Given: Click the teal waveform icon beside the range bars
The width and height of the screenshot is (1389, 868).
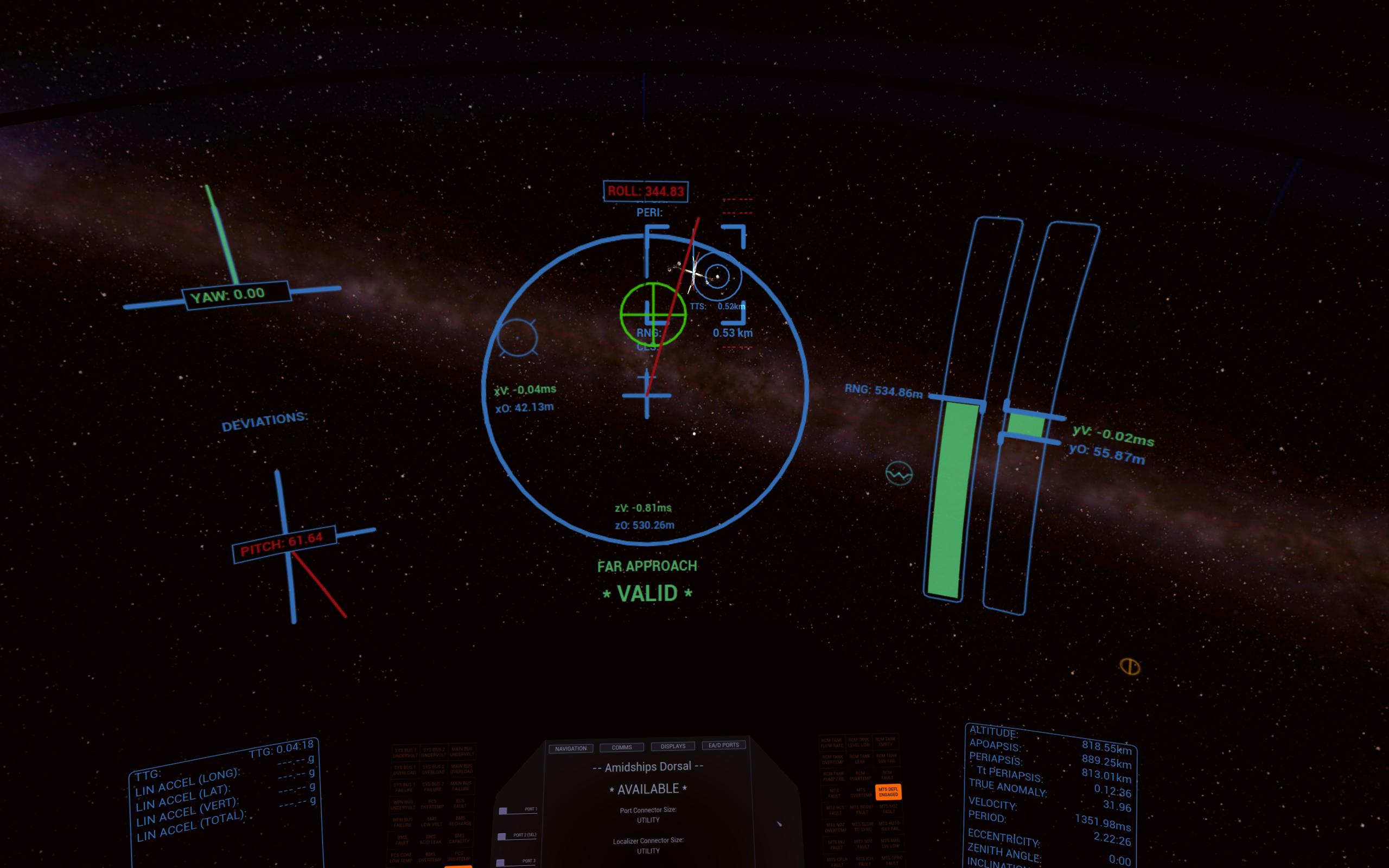Looking at the screenshot, I should click(x=899, y=475).
